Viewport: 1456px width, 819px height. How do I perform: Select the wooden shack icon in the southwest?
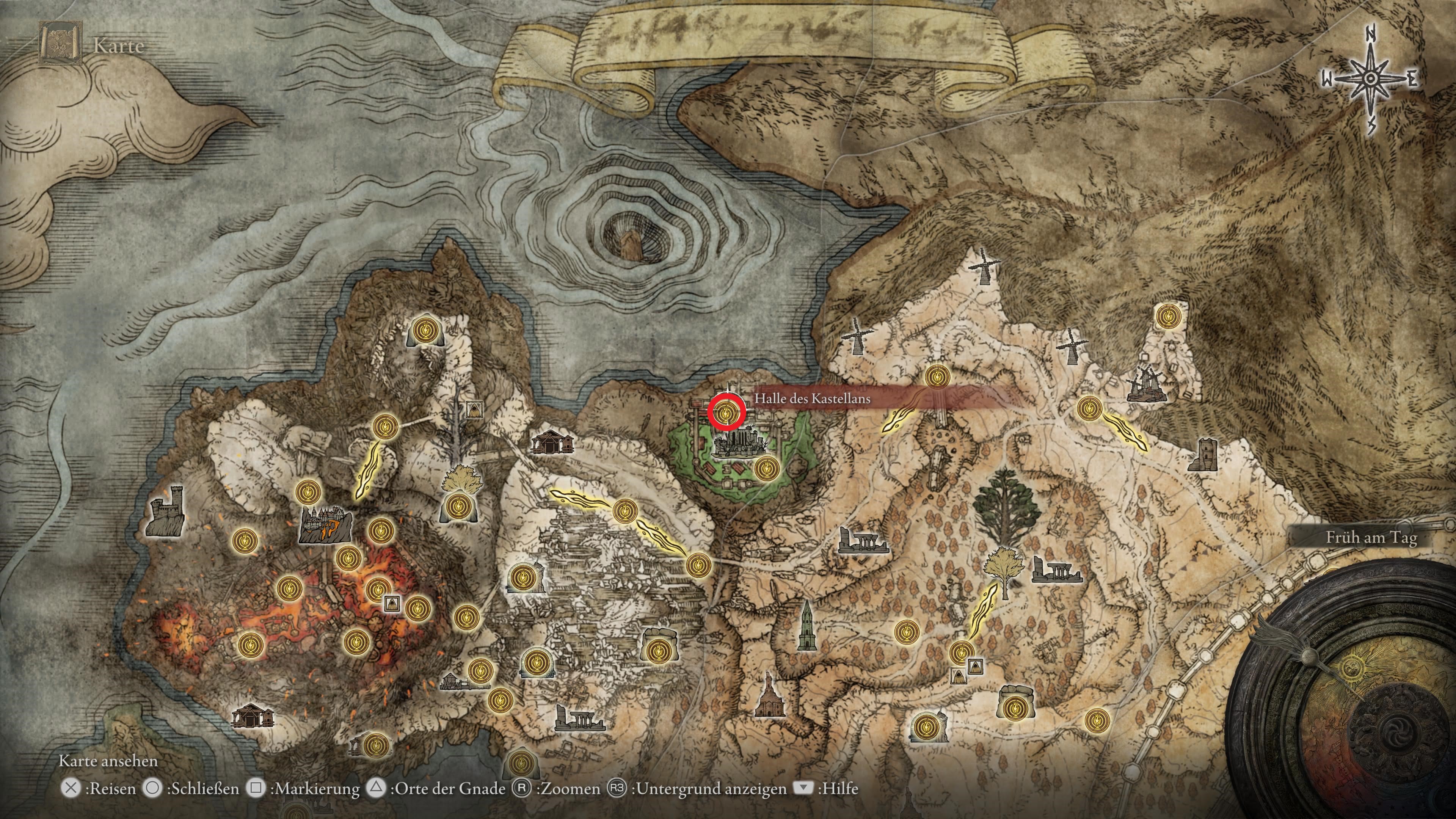click(254, 715)
